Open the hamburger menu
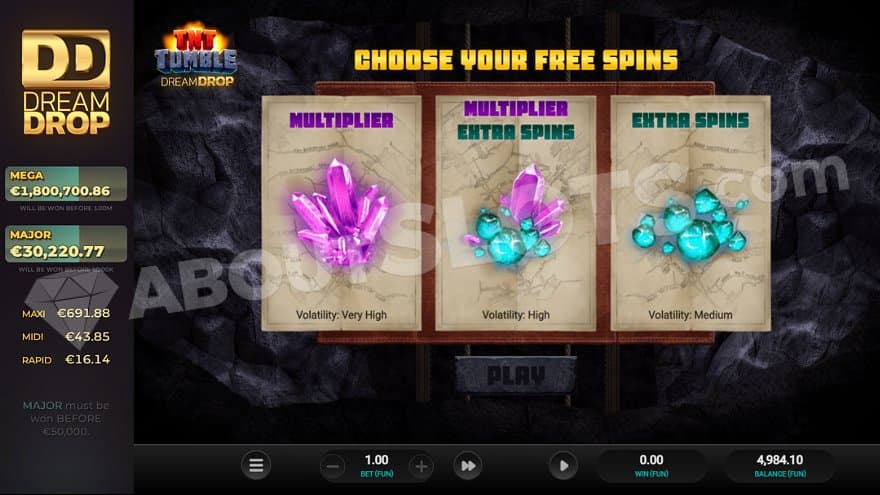This screenshot has width=880, height=495. [x=256, y=465]
